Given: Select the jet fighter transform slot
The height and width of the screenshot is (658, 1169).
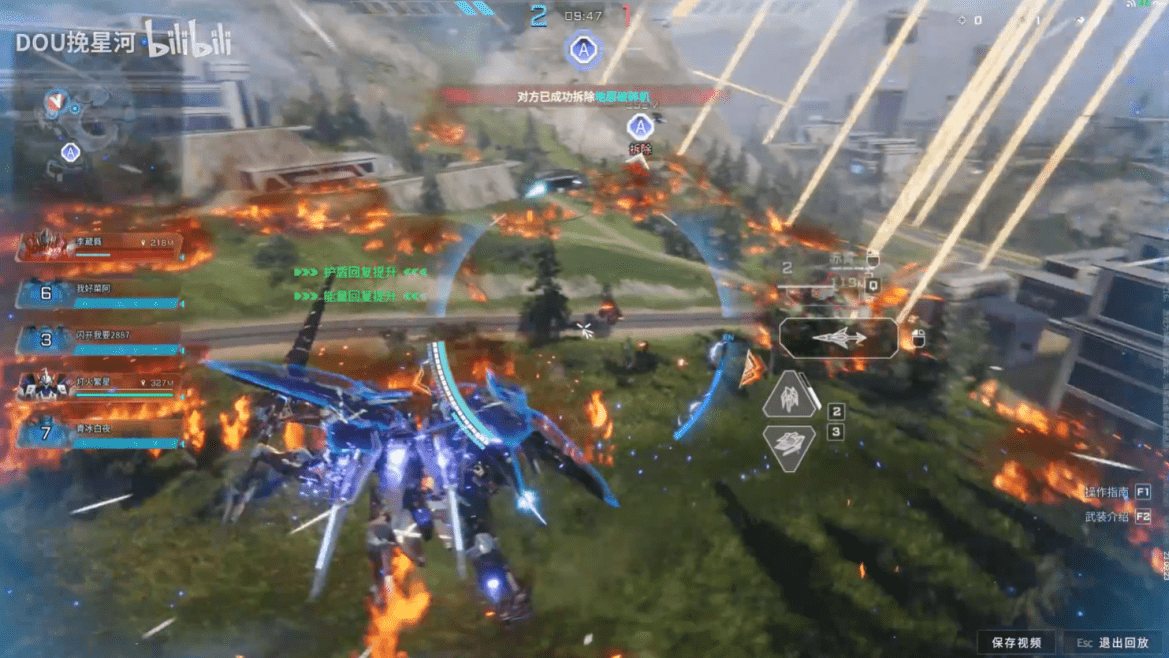Looking at the screenshot, I should 838,338.
